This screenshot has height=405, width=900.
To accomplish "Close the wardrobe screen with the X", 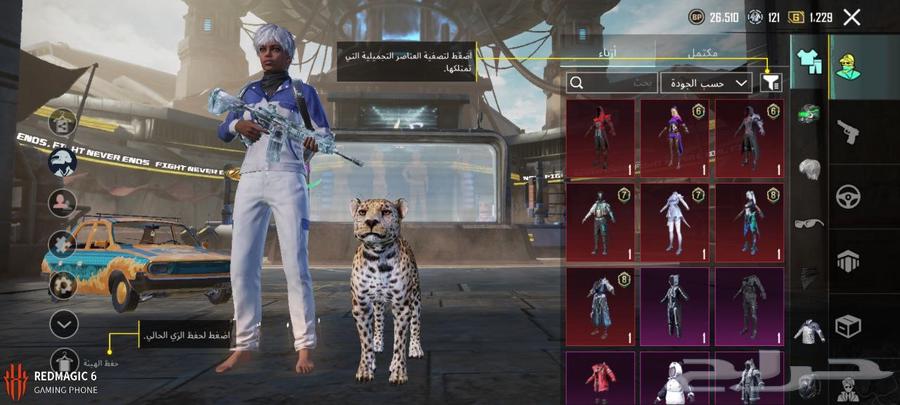I will pos(852,17).
